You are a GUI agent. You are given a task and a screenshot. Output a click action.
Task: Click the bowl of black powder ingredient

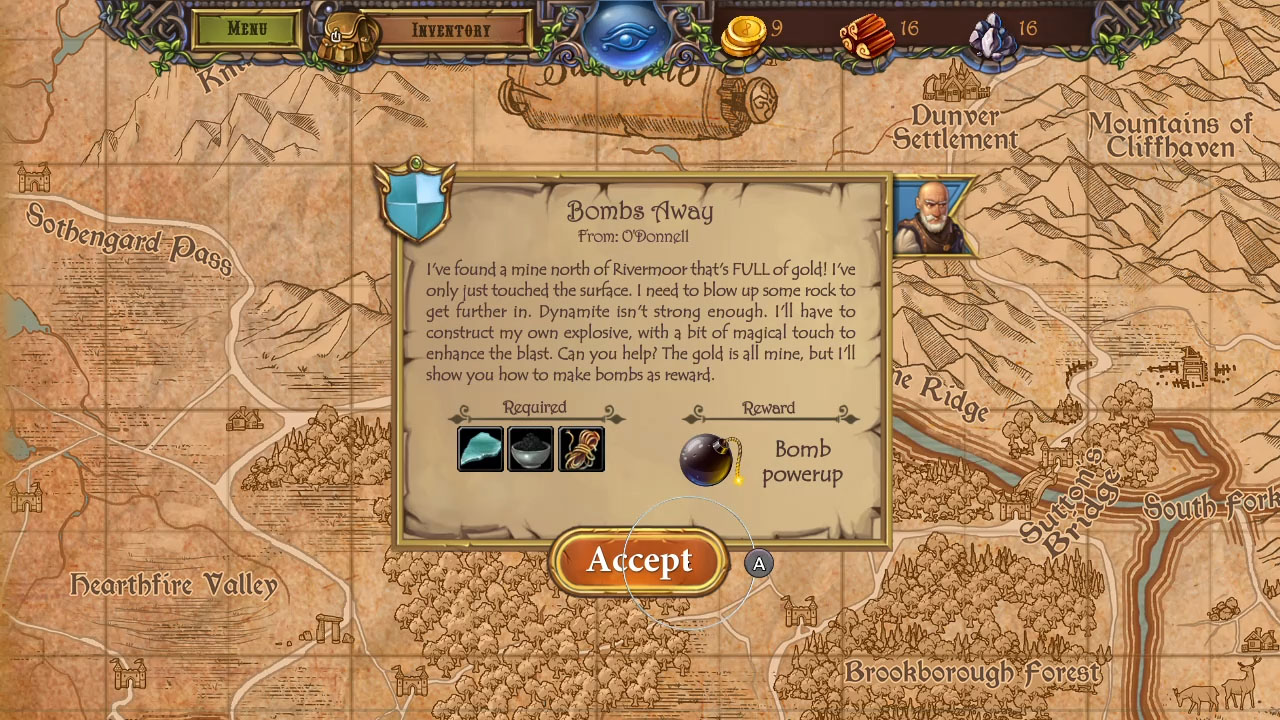click(529, 449)
